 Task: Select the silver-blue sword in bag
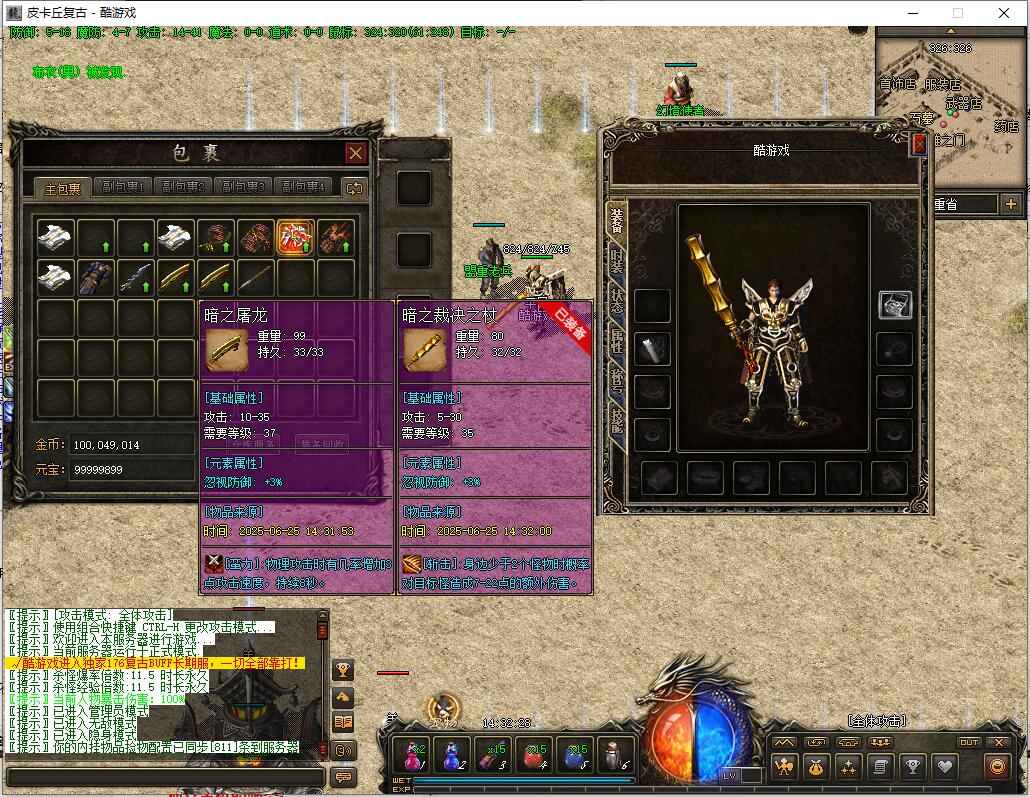136,277
